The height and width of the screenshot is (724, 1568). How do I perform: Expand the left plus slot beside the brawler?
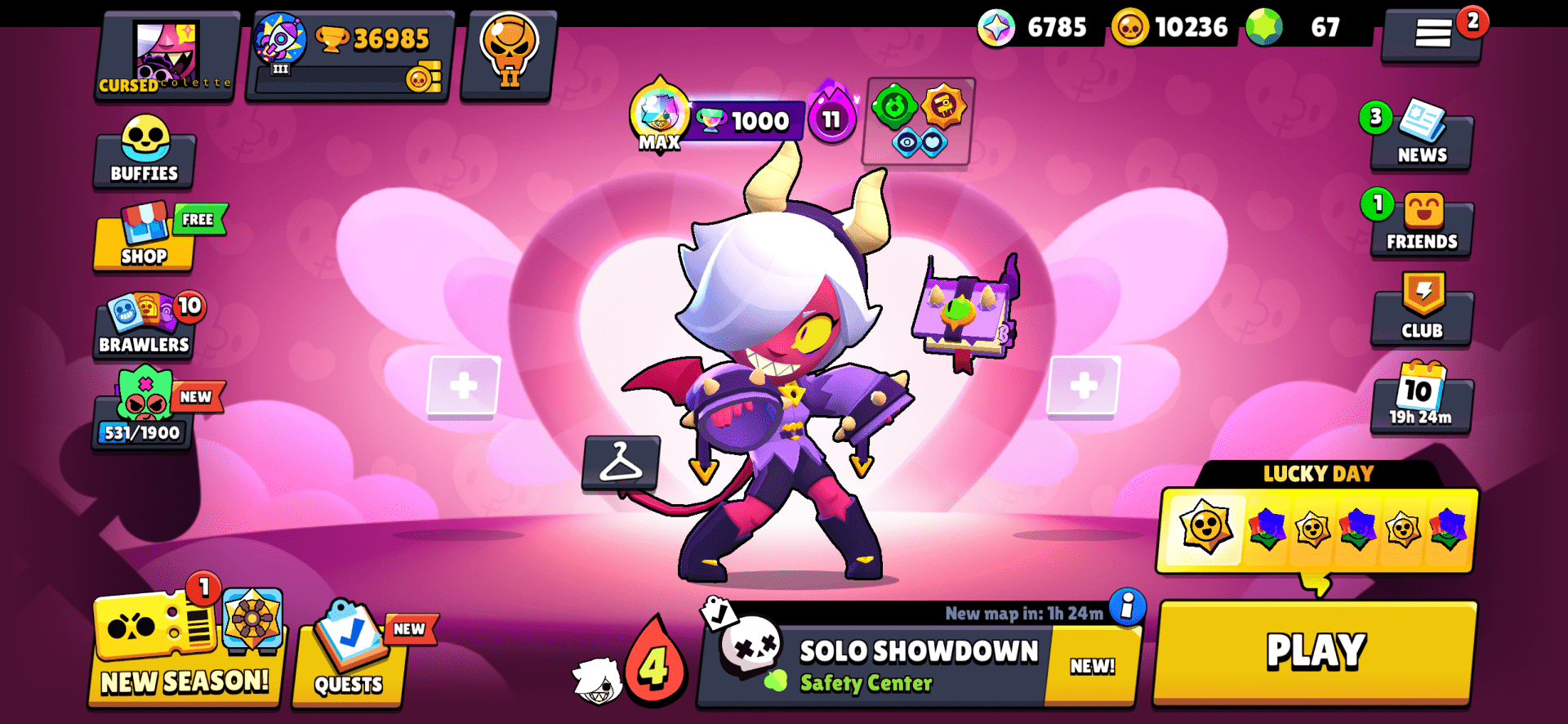[464, 384]
